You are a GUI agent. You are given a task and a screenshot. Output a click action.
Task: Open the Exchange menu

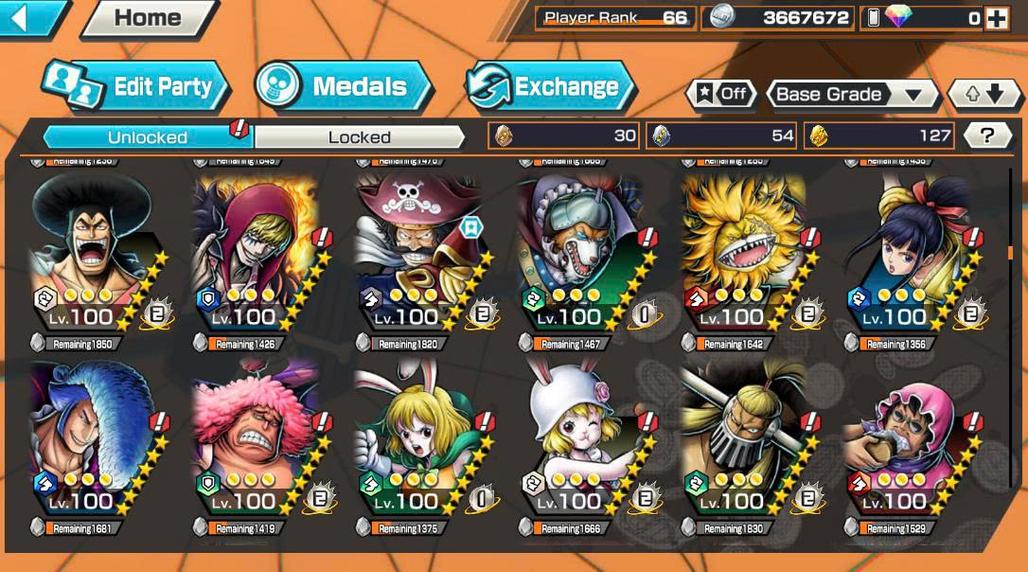[551, 86]
